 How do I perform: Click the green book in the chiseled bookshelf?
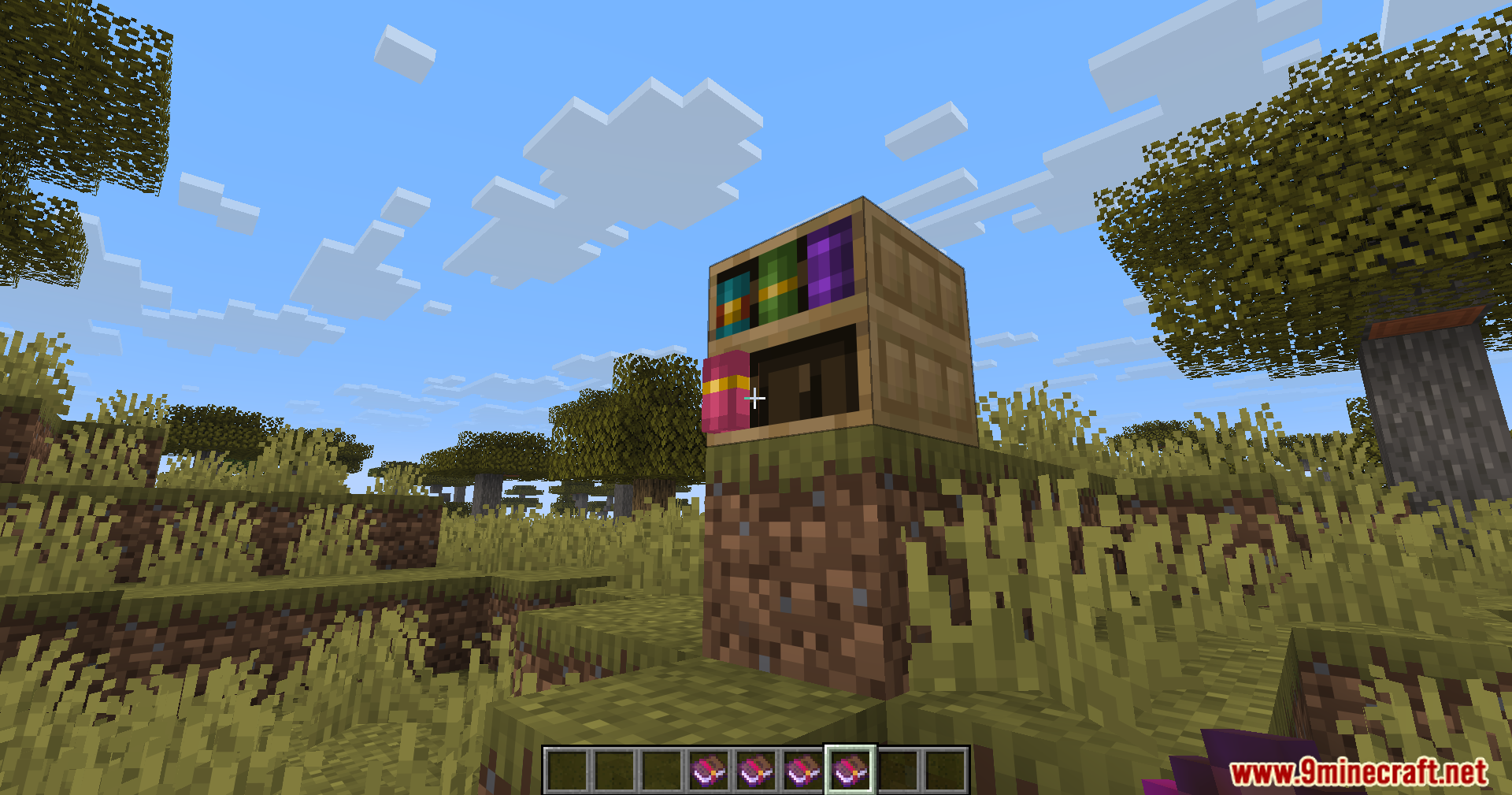click(x=776, y=284)
